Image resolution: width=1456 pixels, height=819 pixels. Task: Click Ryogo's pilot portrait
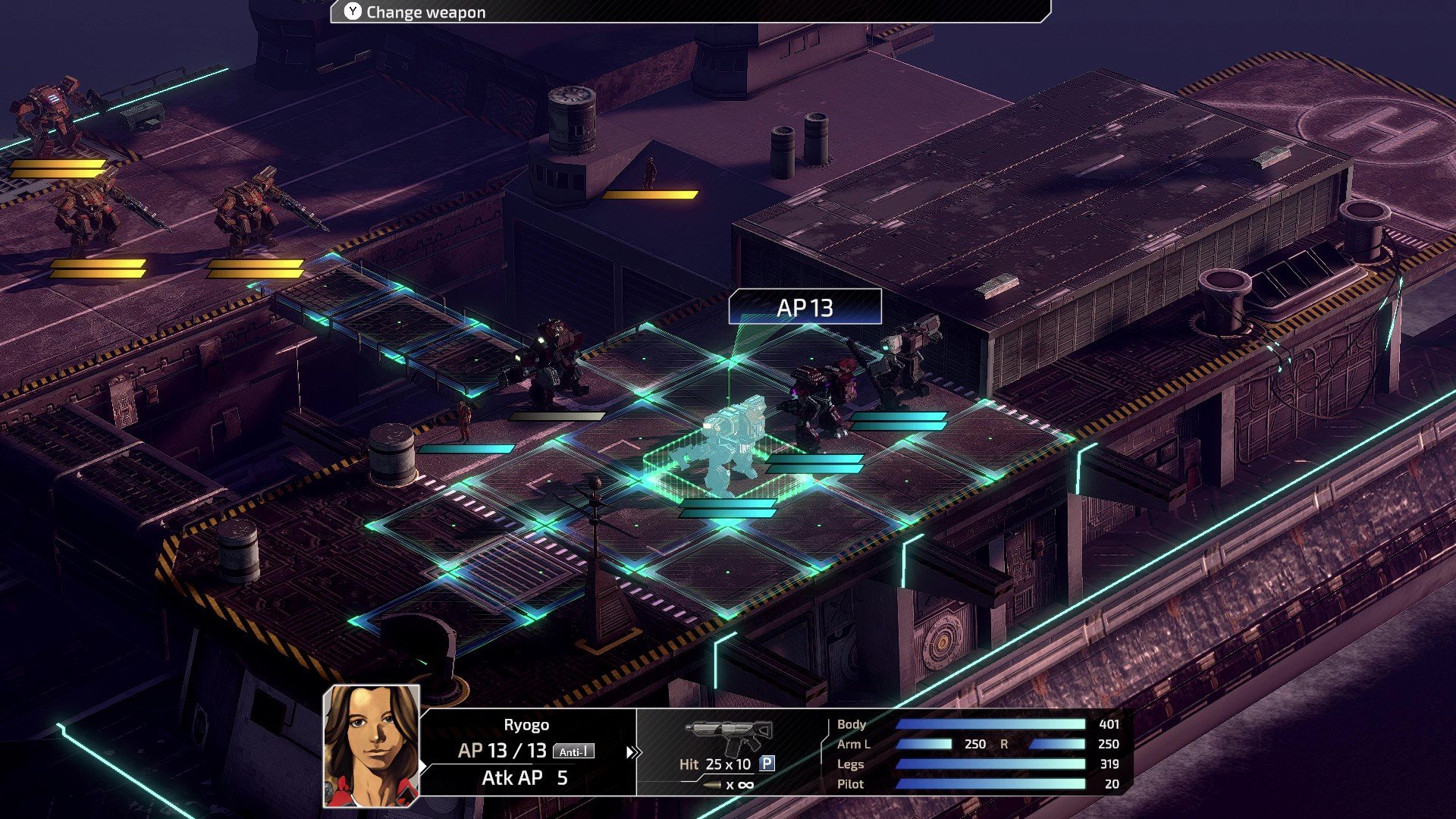pyautogui.click(x=372, y=745)
